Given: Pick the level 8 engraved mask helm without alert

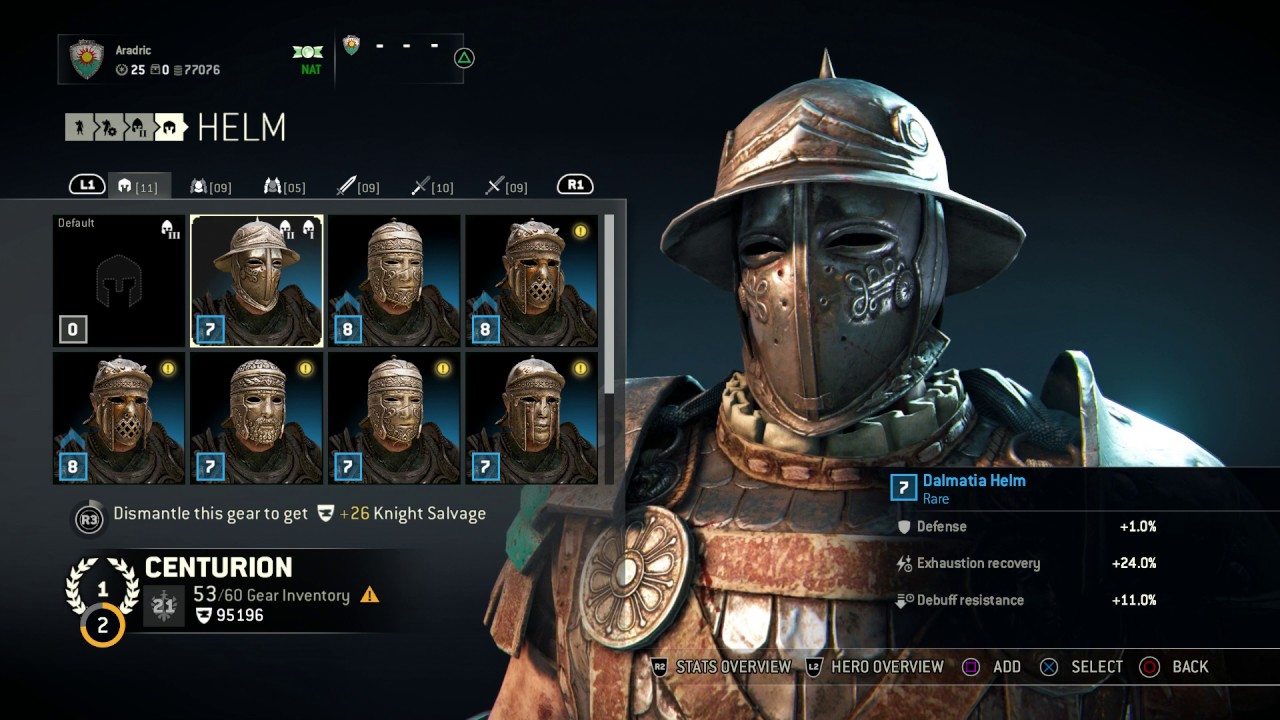Looking at the screenshot, I should [x=394, y=281].
